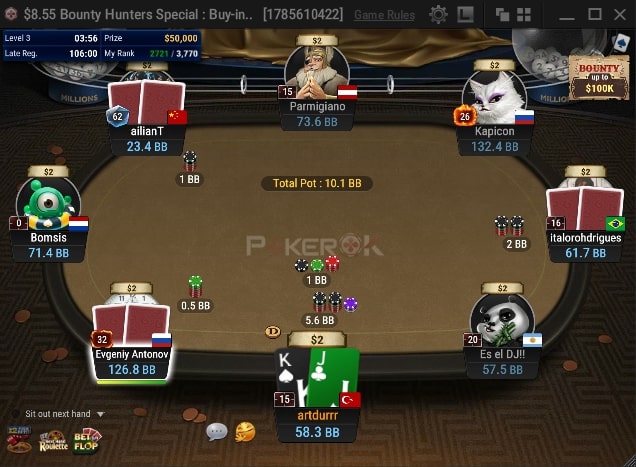The width and height of the screenshot is (636, 467).
Task: Click the spade card icon under close button
Action: 621,41
